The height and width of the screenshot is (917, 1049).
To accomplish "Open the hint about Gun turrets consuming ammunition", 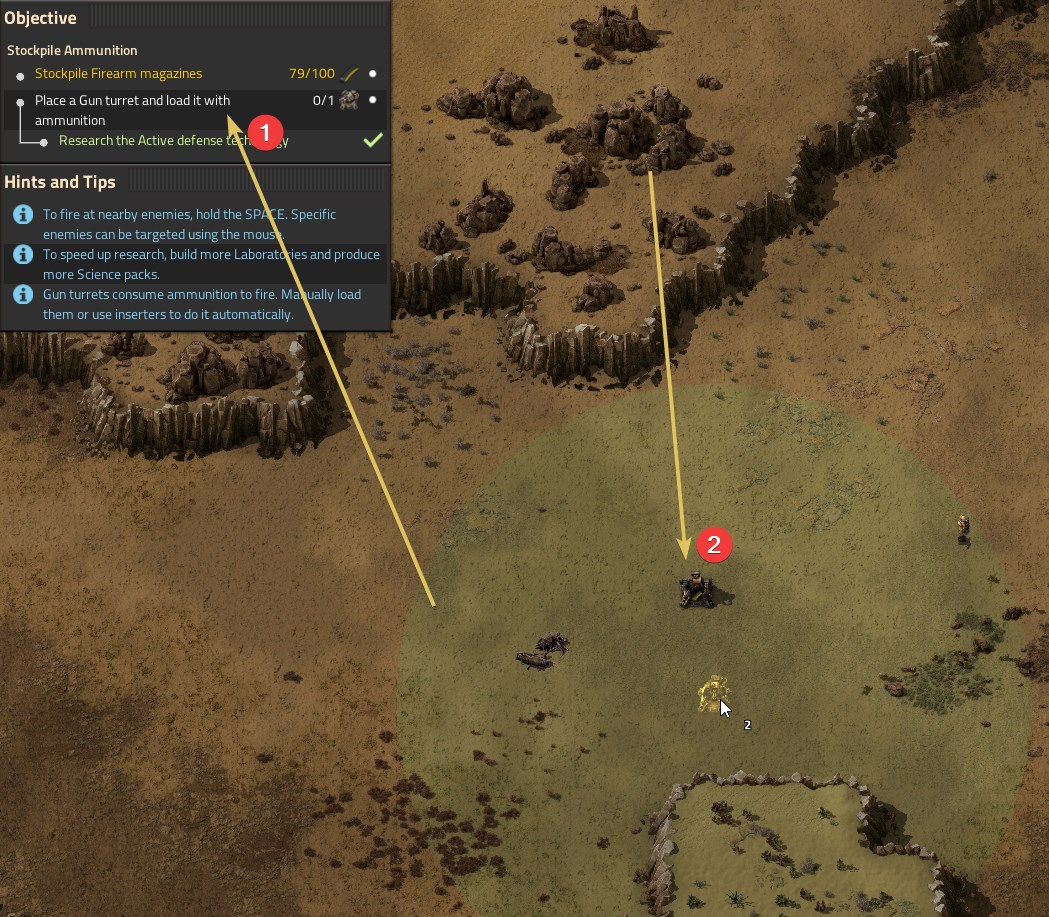I will coord(201,304).
